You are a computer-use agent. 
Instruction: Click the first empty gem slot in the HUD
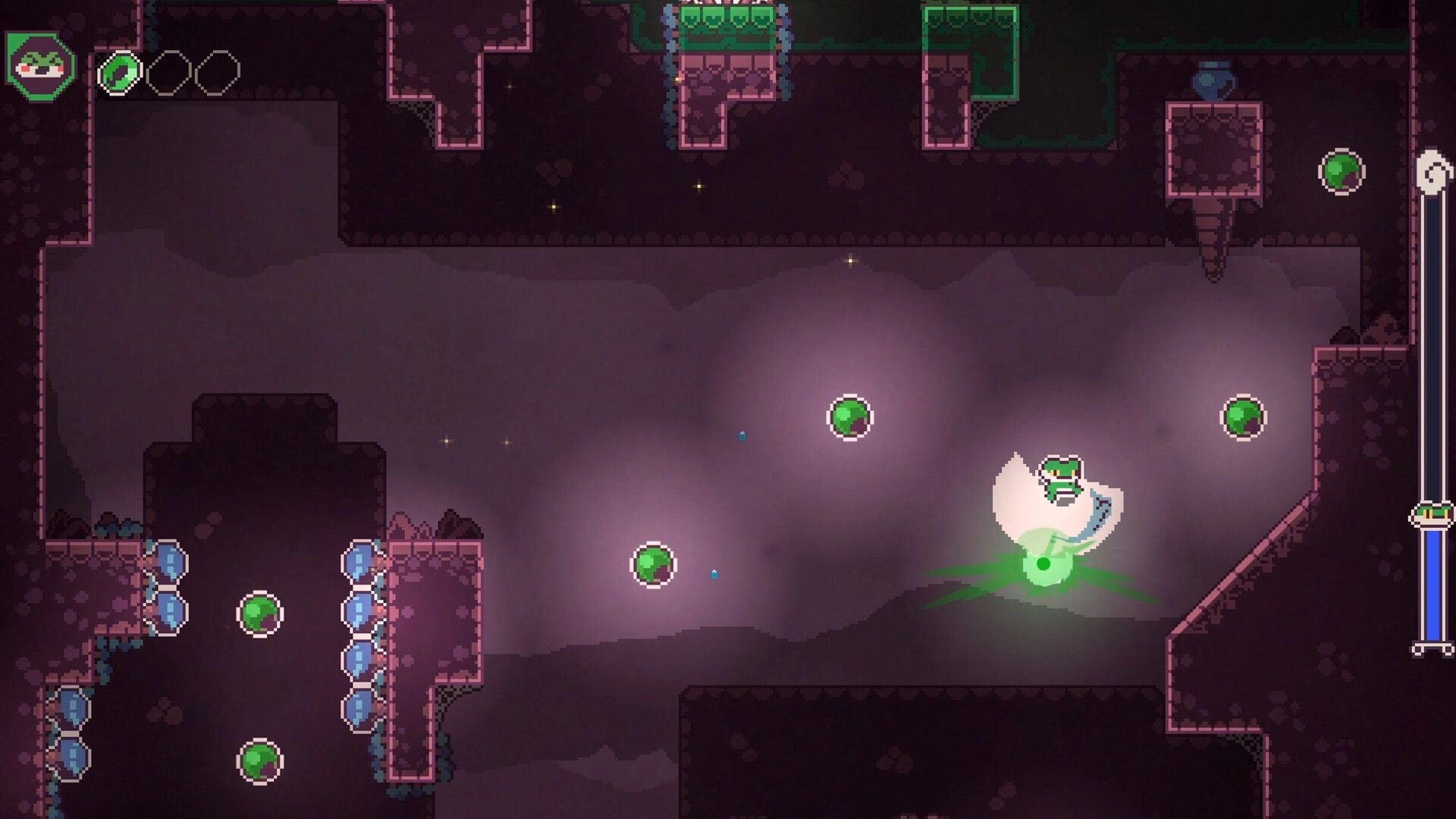[x=171, y=72]
